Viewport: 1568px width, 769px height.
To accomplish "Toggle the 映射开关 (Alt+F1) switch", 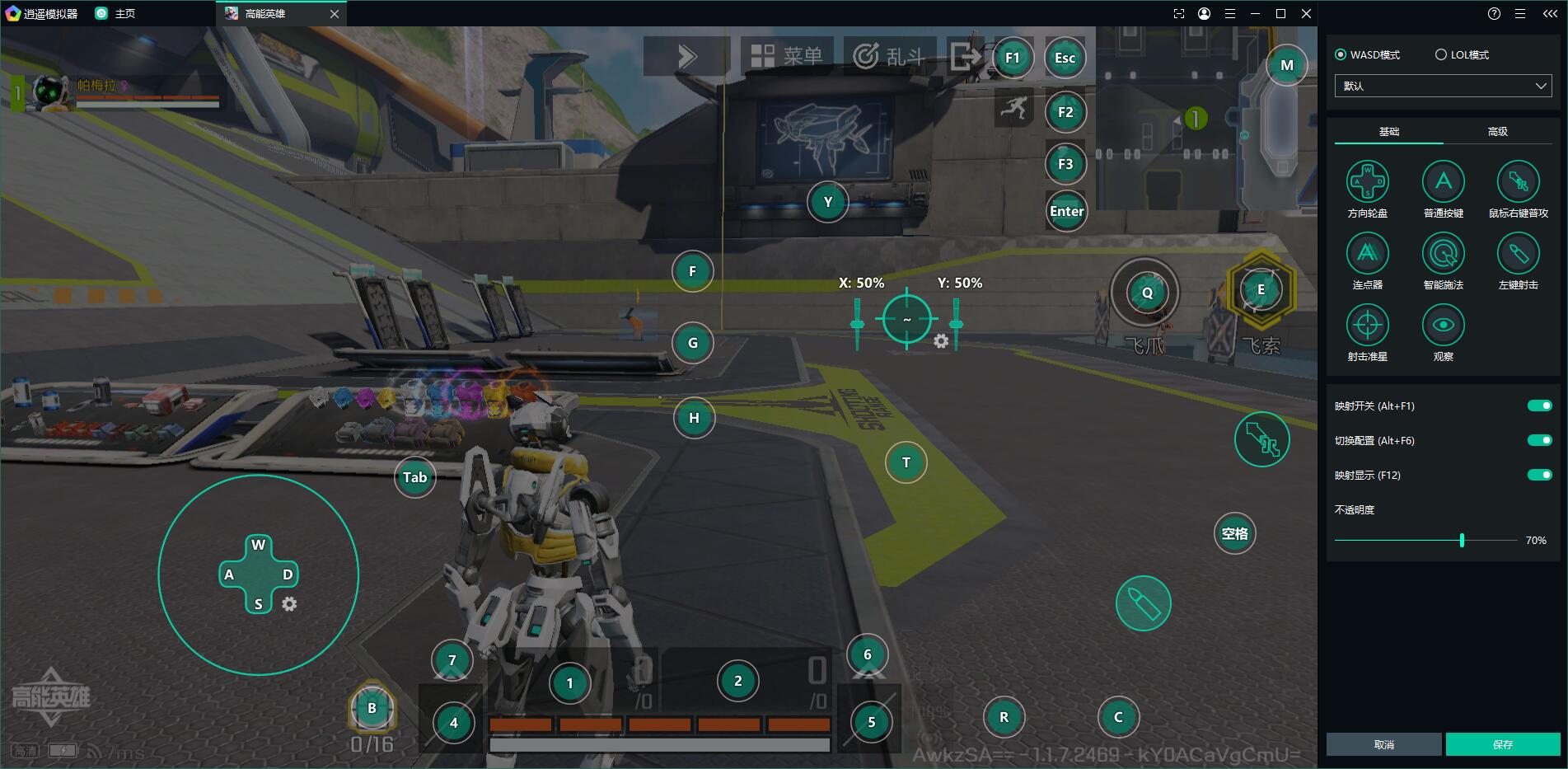I will click(x=1539, y=406).
